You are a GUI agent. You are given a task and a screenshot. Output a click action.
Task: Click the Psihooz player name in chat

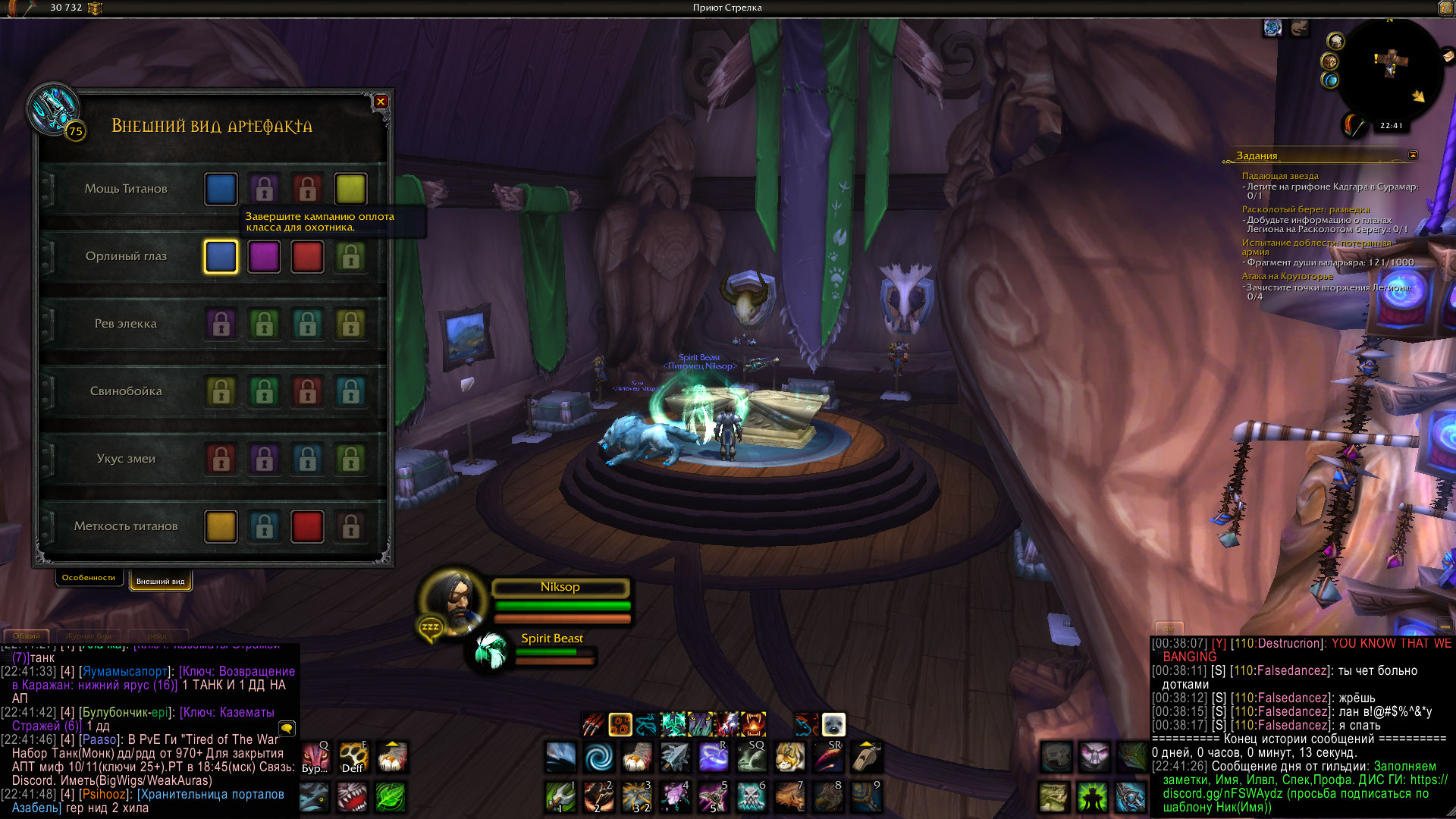[104, 794]
